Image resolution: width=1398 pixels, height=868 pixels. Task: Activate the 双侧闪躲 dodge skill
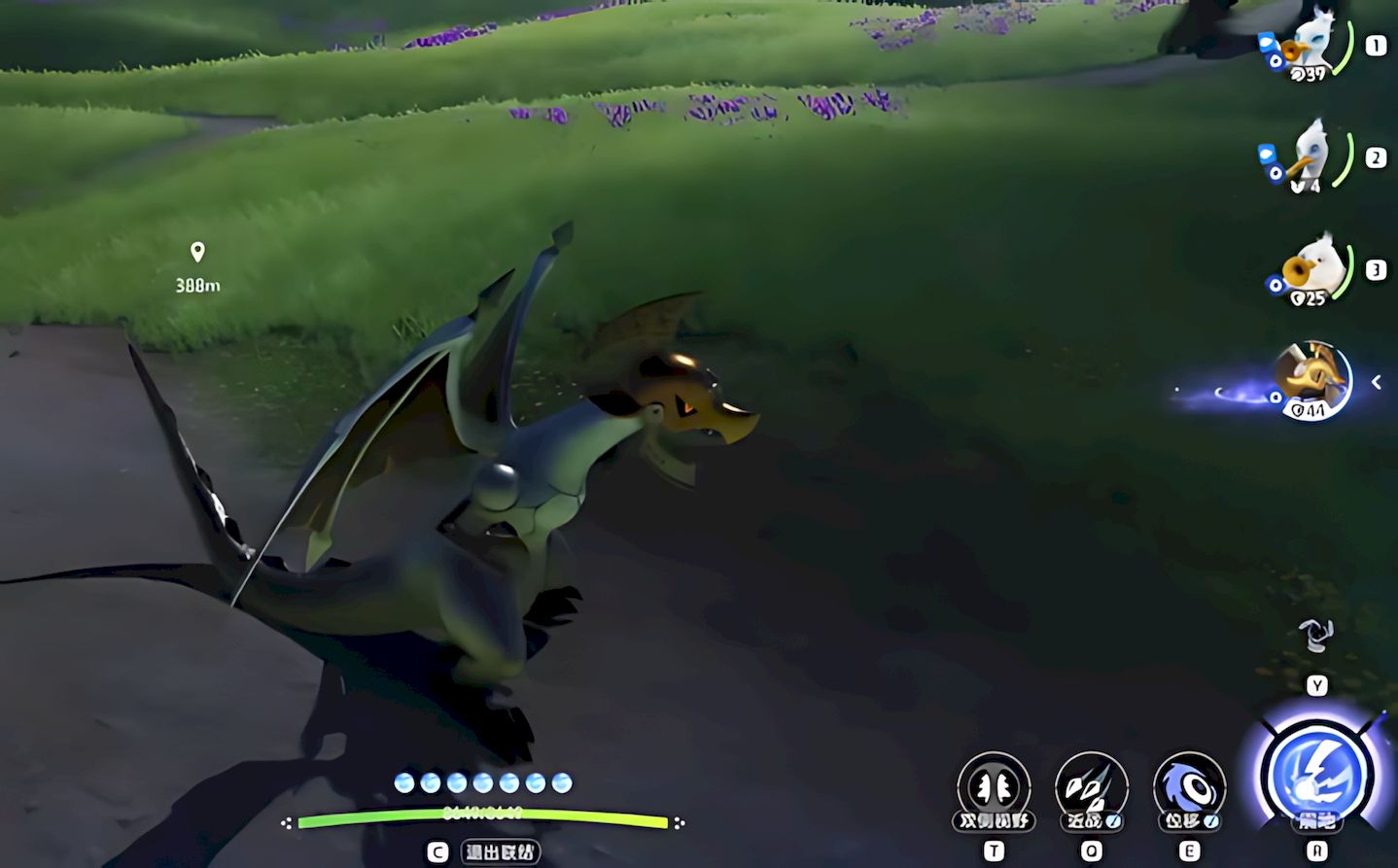pos(993,786)
